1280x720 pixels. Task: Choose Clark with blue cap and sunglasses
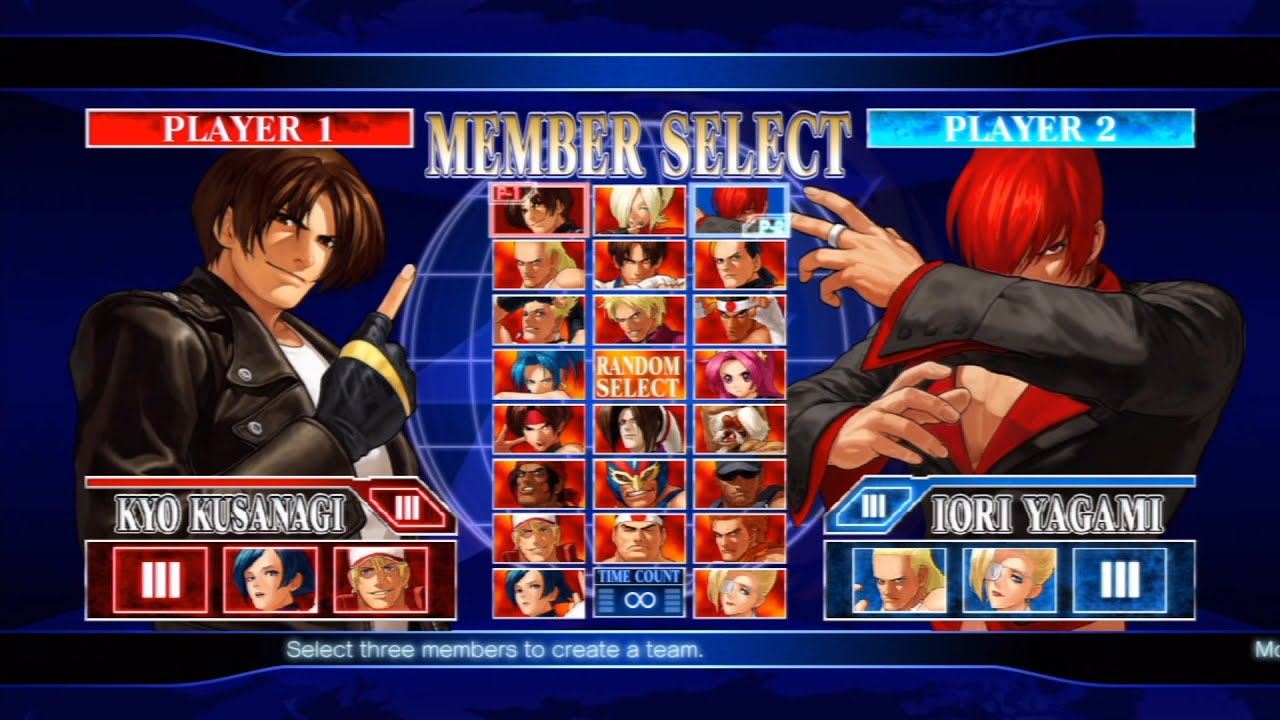(x=740, y=484)
